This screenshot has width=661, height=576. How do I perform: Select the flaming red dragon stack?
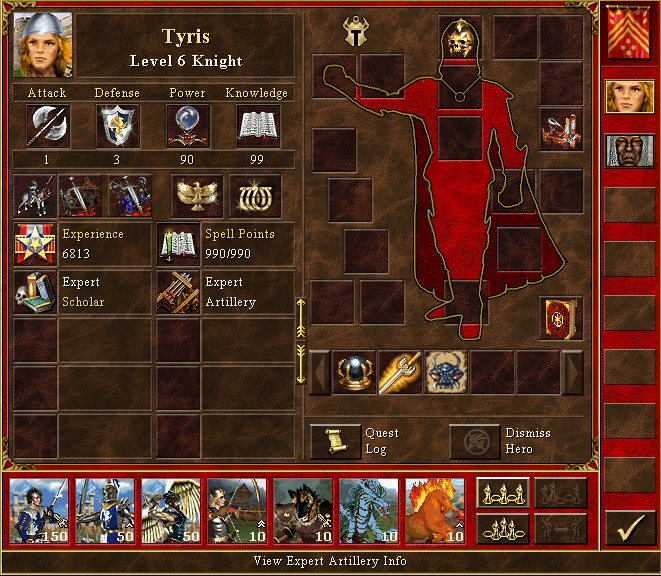point(435,510)
